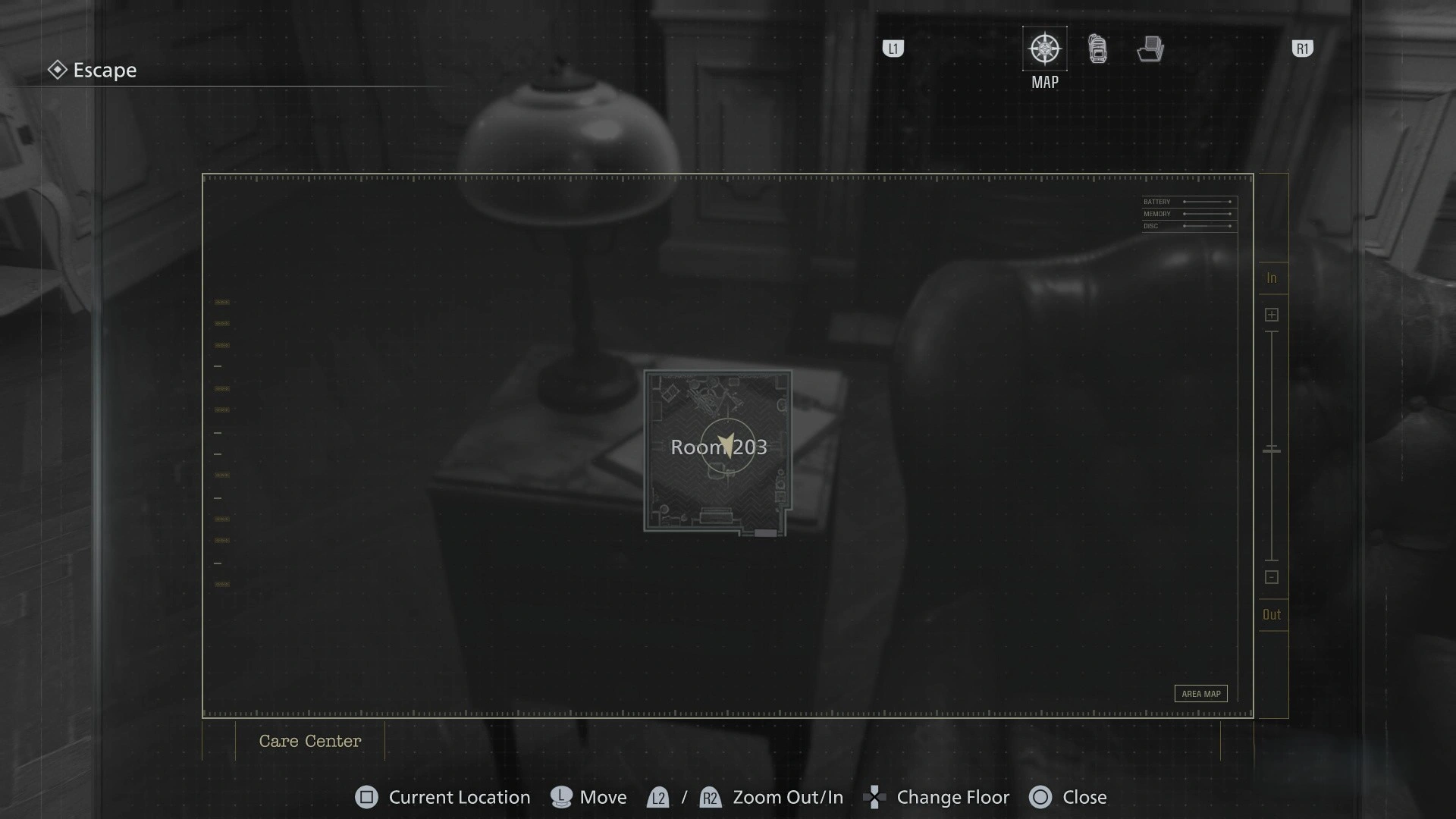
Task: Open the backpack inventory icon
Action: [x=1097, y=49]
